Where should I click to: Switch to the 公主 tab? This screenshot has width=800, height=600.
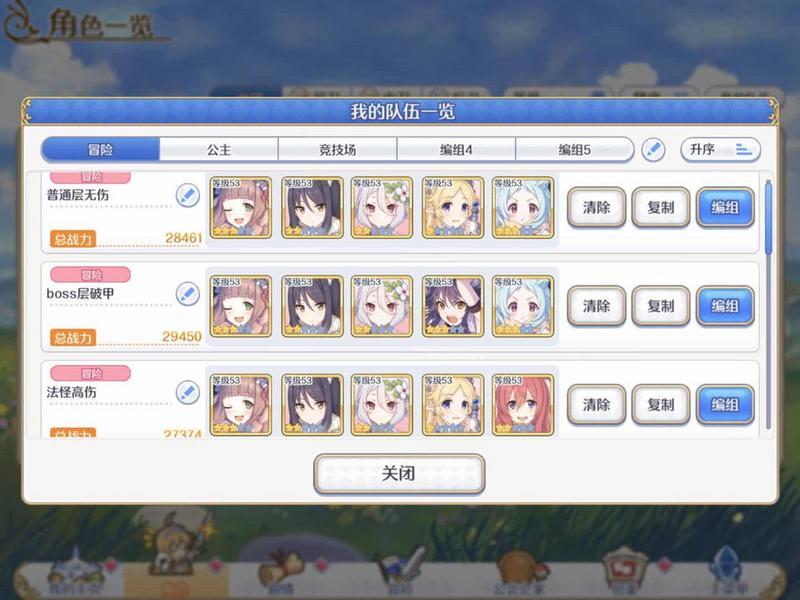(219, 150)
